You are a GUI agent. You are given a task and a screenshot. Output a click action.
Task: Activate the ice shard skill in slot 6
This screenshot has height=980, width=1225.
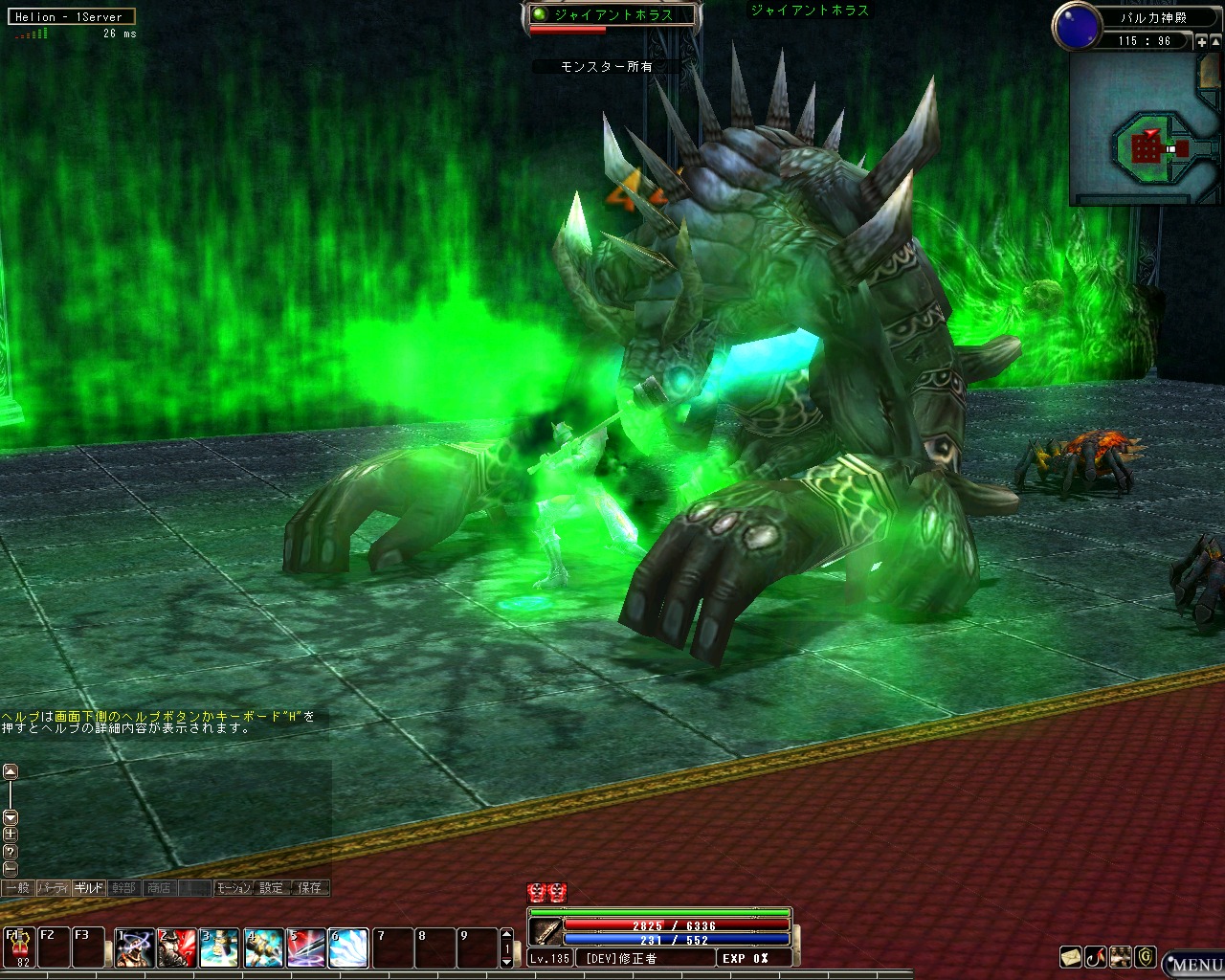(x=348, y=947)
